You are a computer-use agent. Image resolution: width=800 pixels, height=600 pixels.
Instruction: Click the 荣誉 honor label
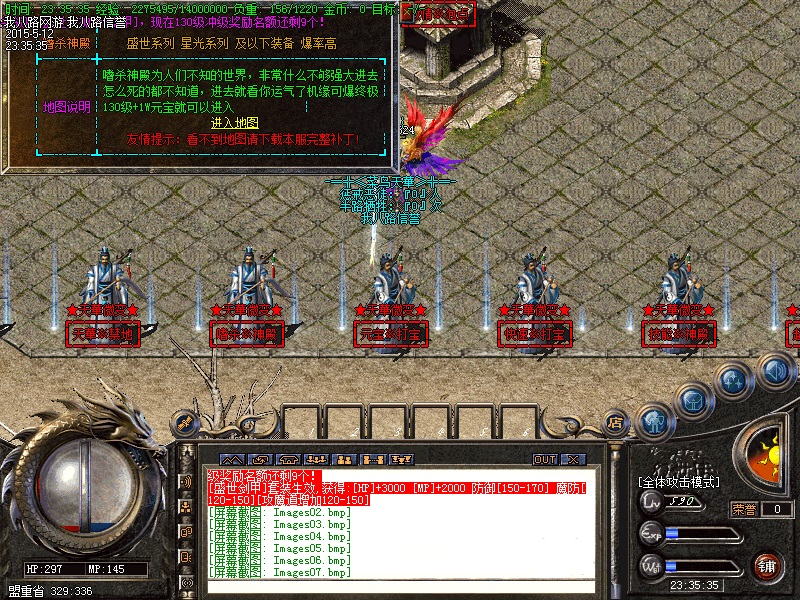point(744,509)
